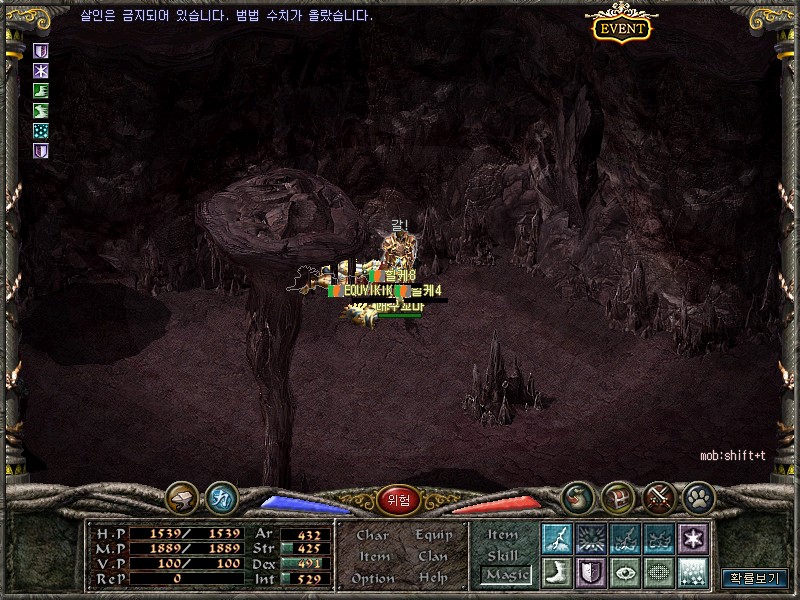
Task: Click the round crossed swords button
Action: (x=660, y=497)
